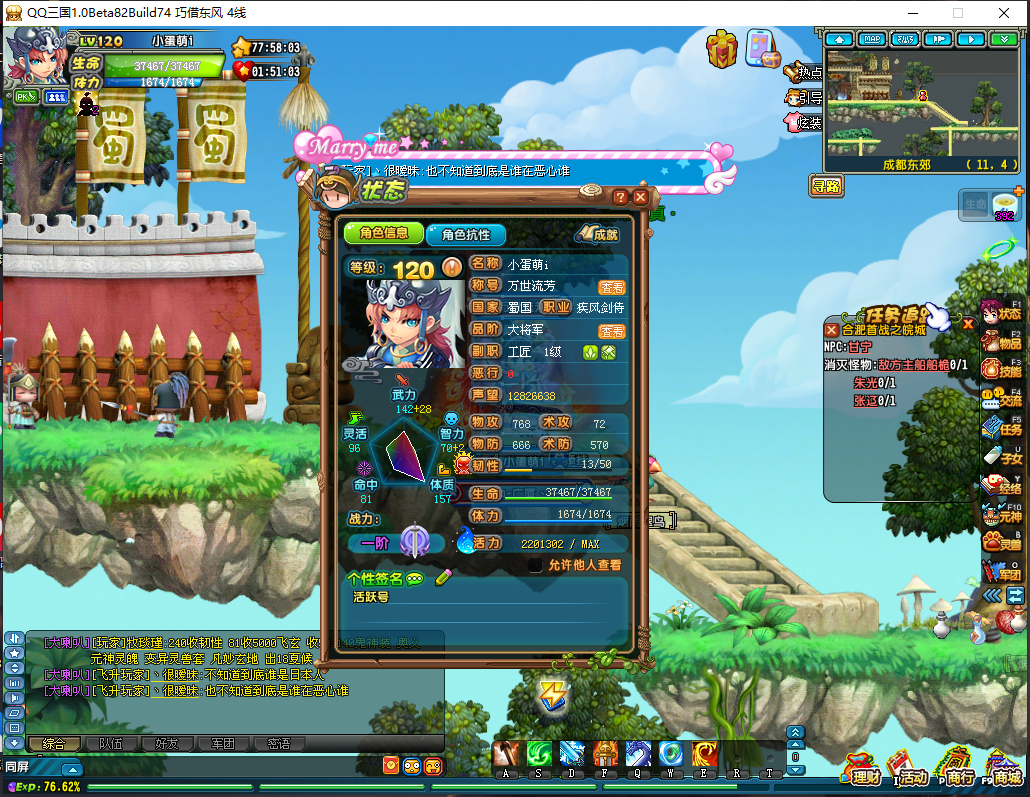The image size is (1030, 797).
Task: Toggle the 允许他人查看 checkbox
Action: (x=536, y=565)
